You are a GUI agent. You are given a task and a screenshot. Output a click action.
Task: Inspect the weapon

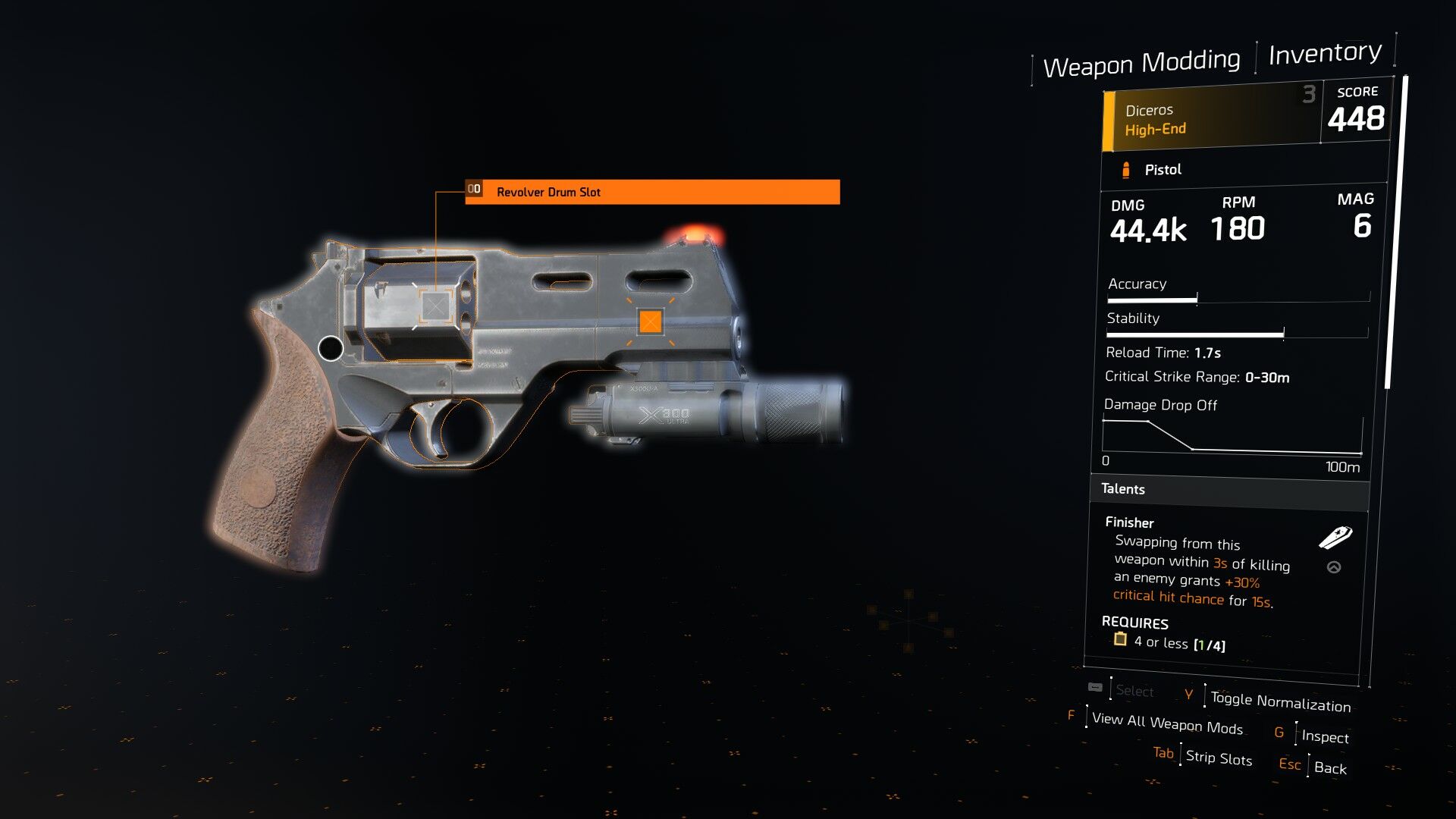(x=1325, y=736)
